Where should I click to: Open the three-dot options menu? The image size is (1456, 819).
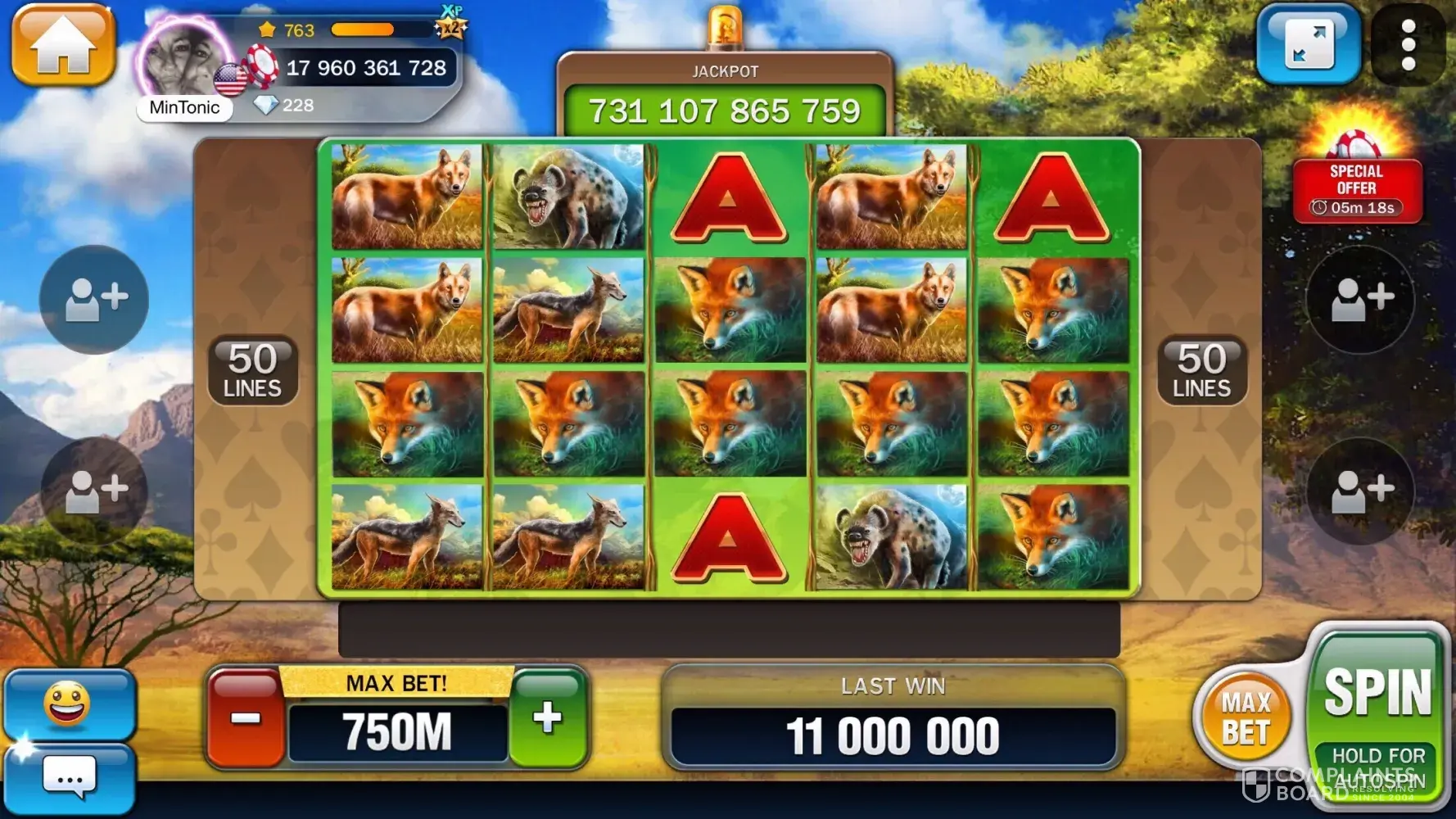[1408, 44]
